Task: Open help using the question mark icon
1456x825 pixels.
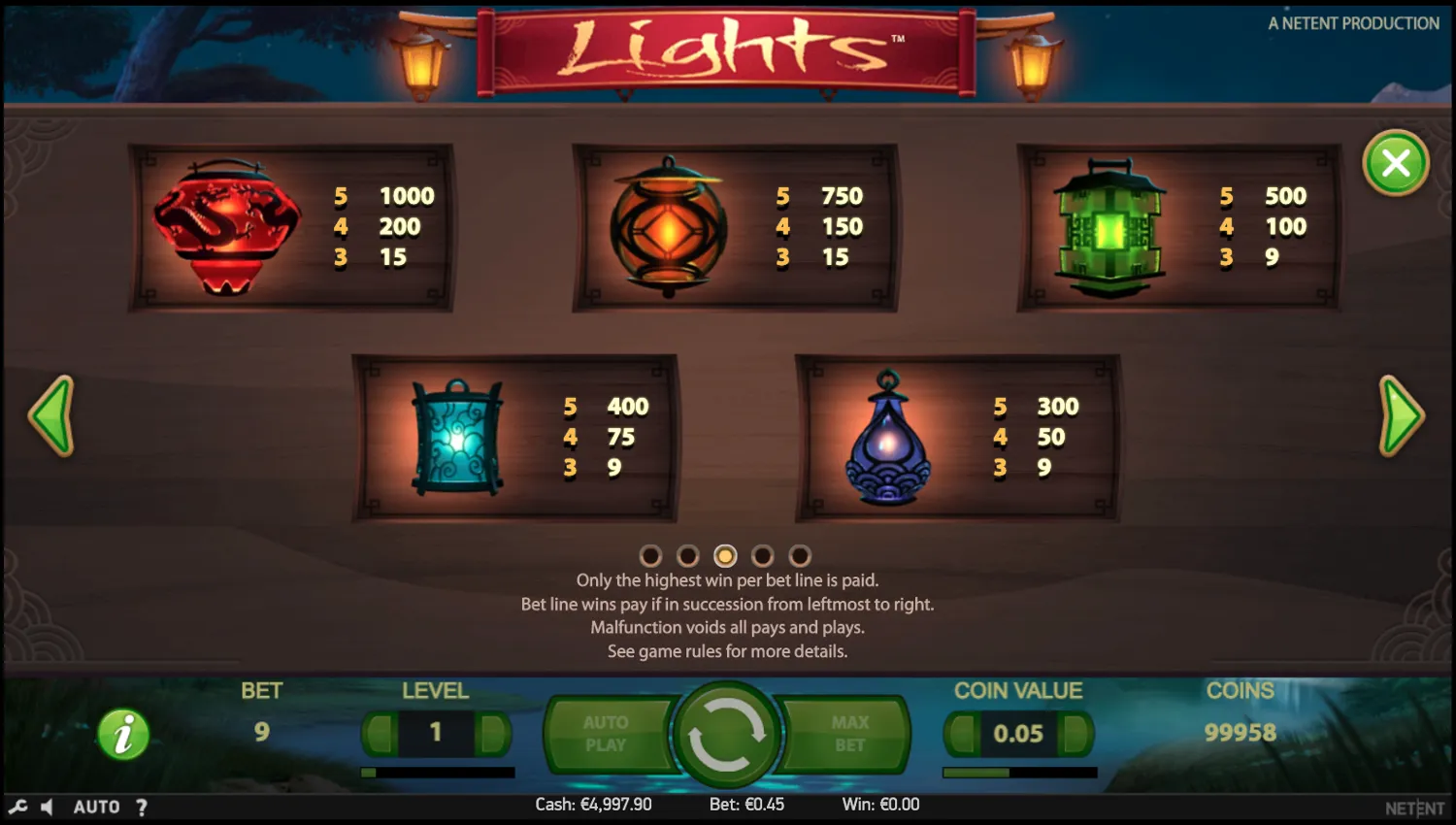Action: click(x=142, y=806)
